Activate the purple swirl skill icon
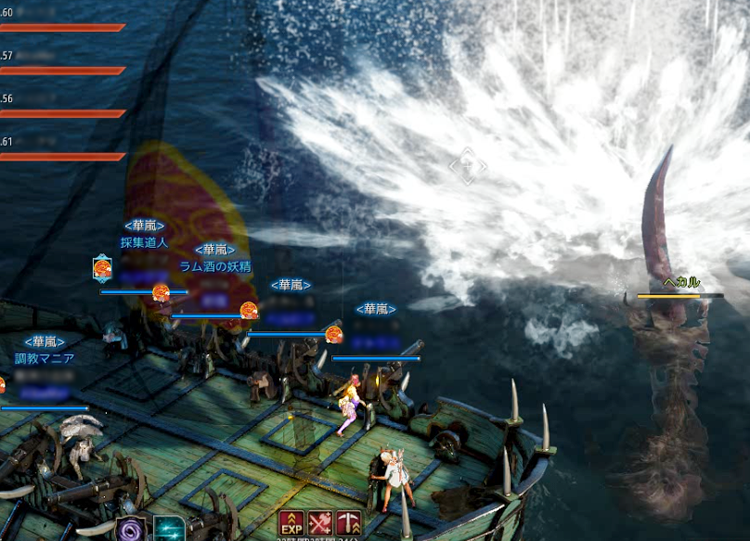The height and width of the screenshot is (541, 750). click(131, 529)
